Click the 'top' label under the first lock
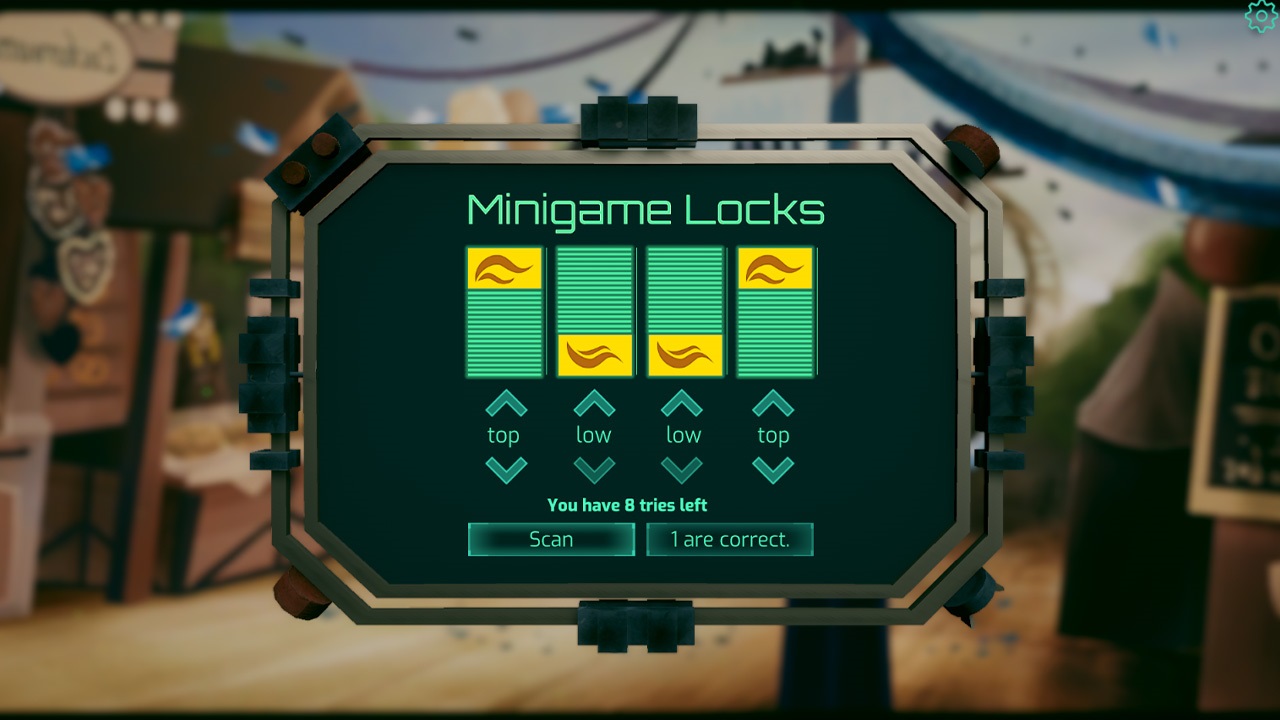 tap(504, 434)
